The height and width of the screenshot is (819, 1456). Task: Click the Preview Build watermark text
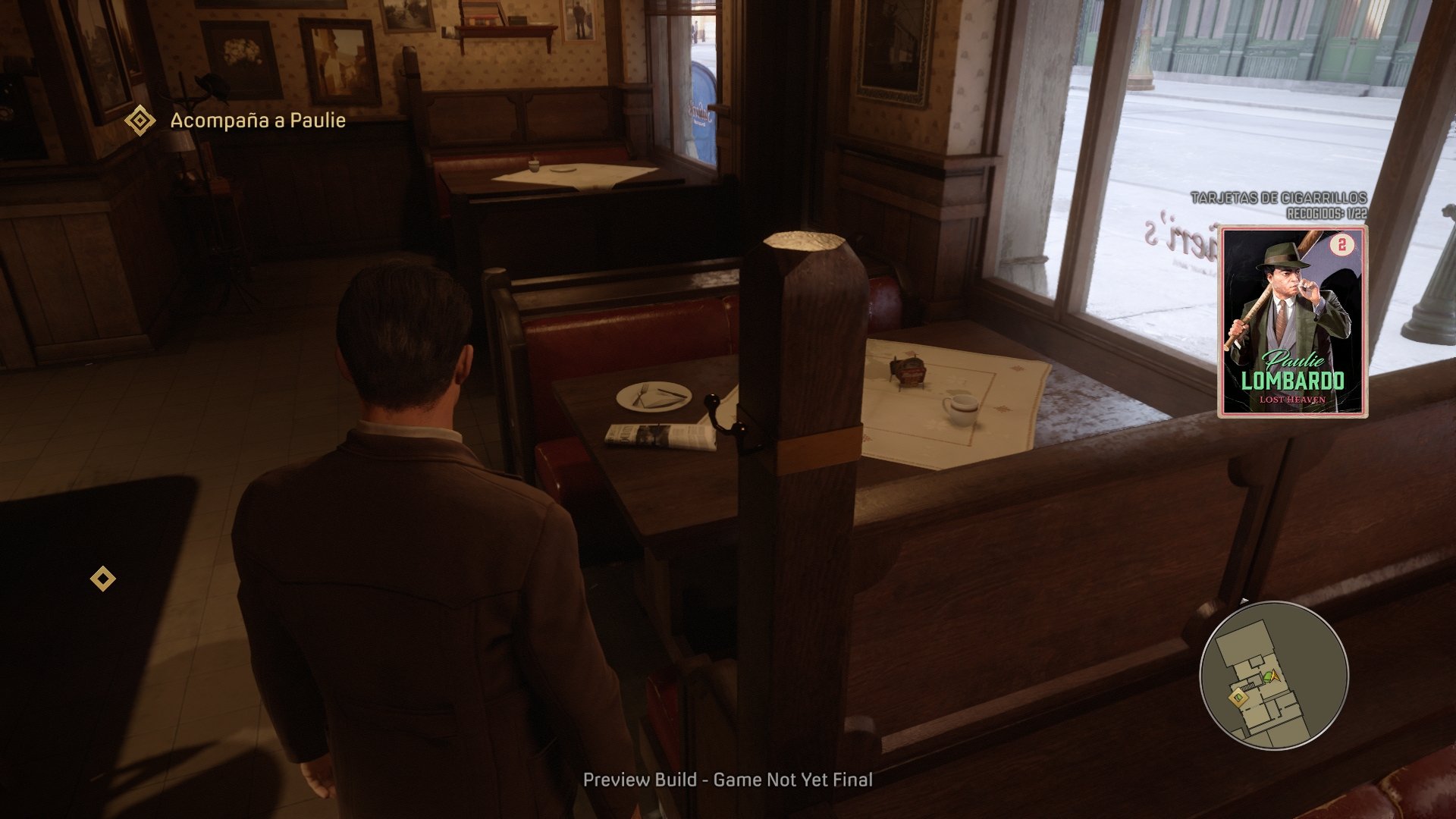(x=727, y=779)
